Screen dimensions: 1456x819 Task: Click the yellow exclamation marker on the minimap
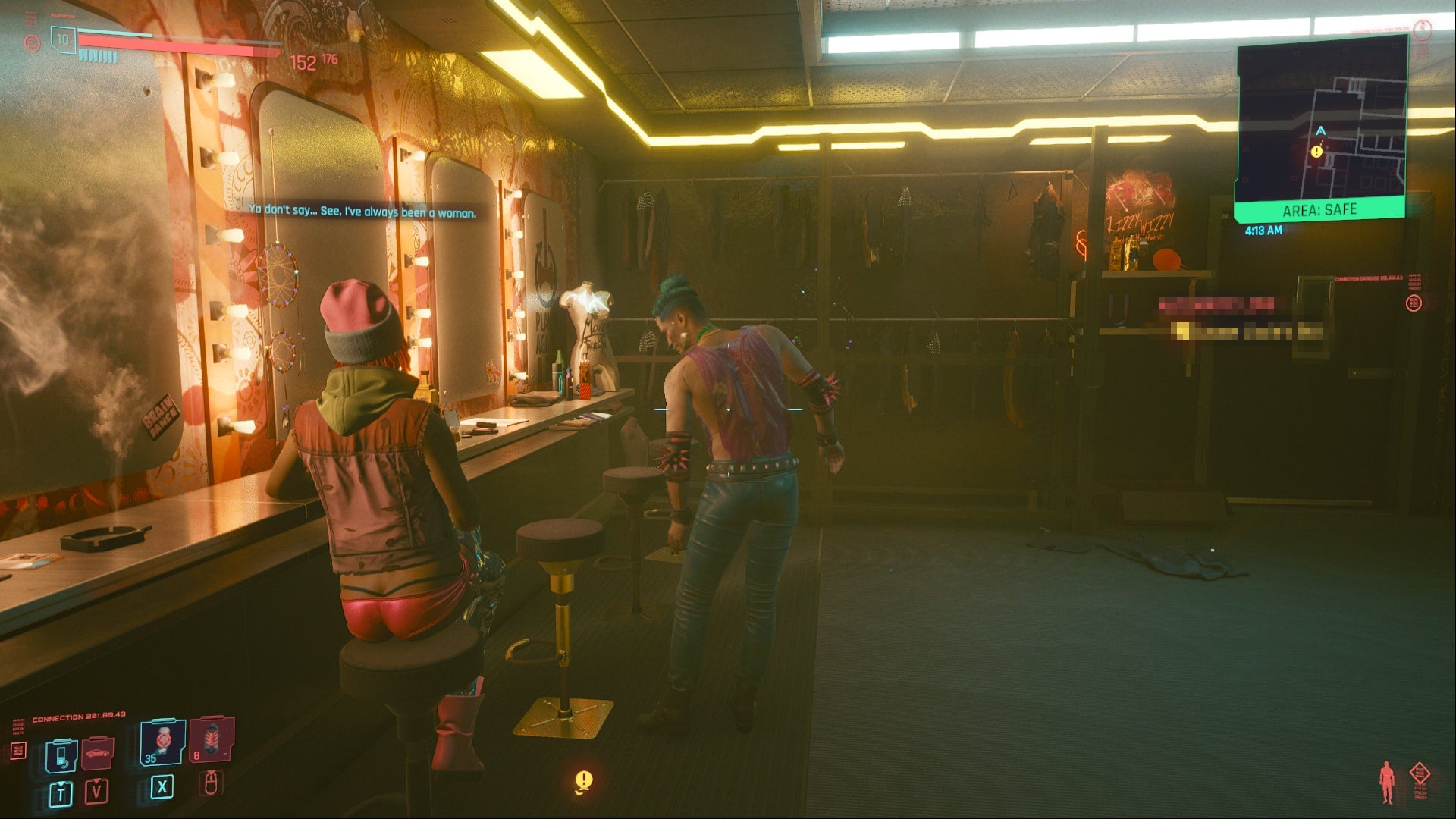coord(1318,151)
